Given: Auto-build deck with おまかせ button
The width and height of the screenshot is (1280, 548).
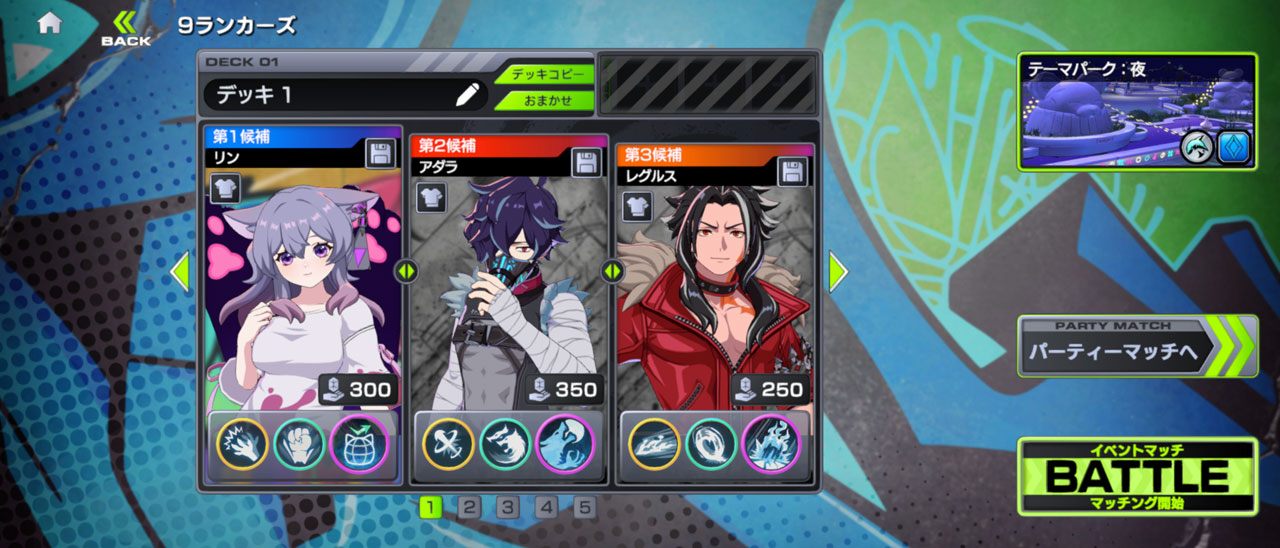Looking at the screenshot, I should pos(545,100).
